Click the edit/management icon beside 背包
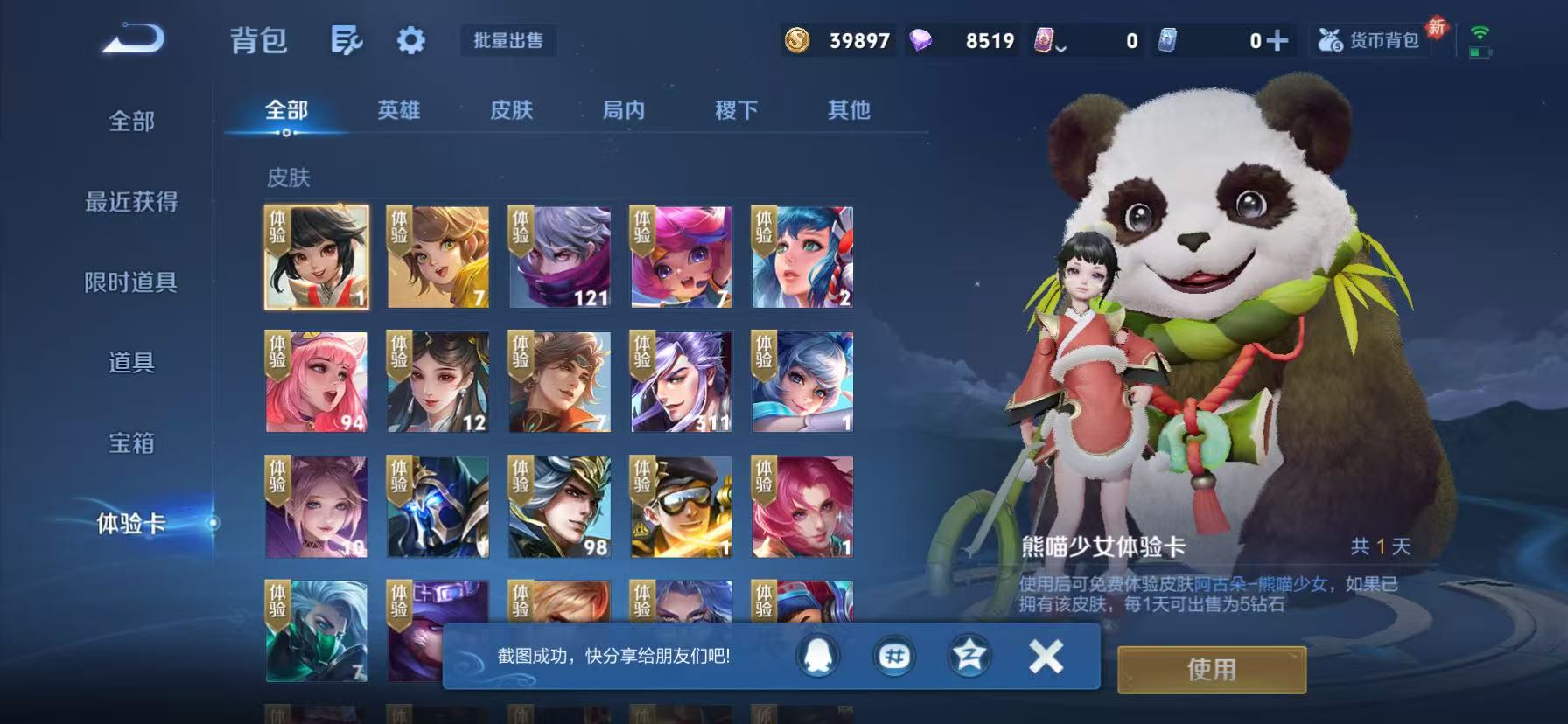The image size is (1568, 724). coord(347,40)
